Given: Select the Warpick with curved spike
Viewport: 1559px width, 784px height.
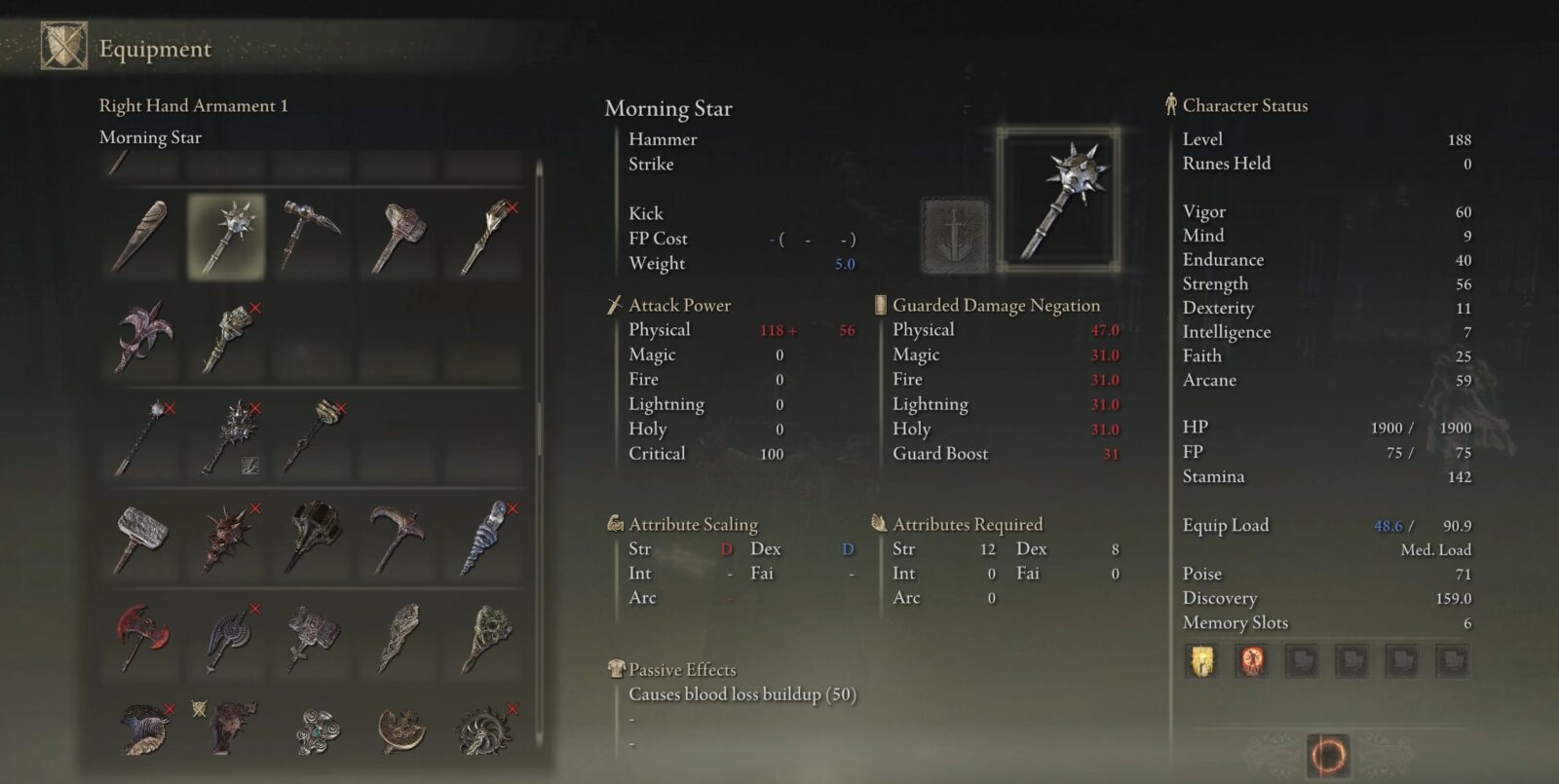Looking at the screenshot, I should tap(312, 235).
